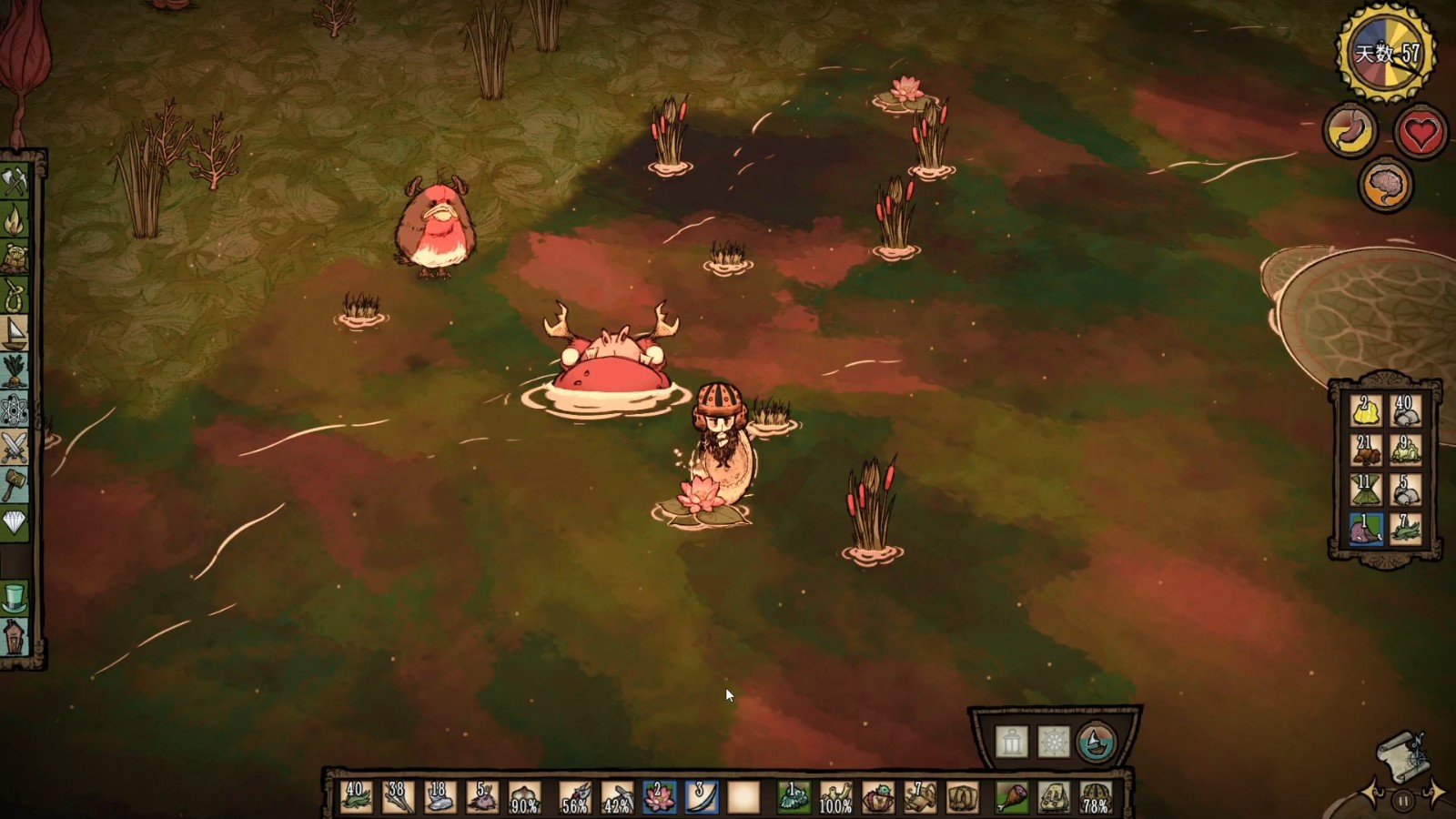Select the meat drumstick inventory slot
Screen dimensions: 1456x819
[x=1010, y=797]
